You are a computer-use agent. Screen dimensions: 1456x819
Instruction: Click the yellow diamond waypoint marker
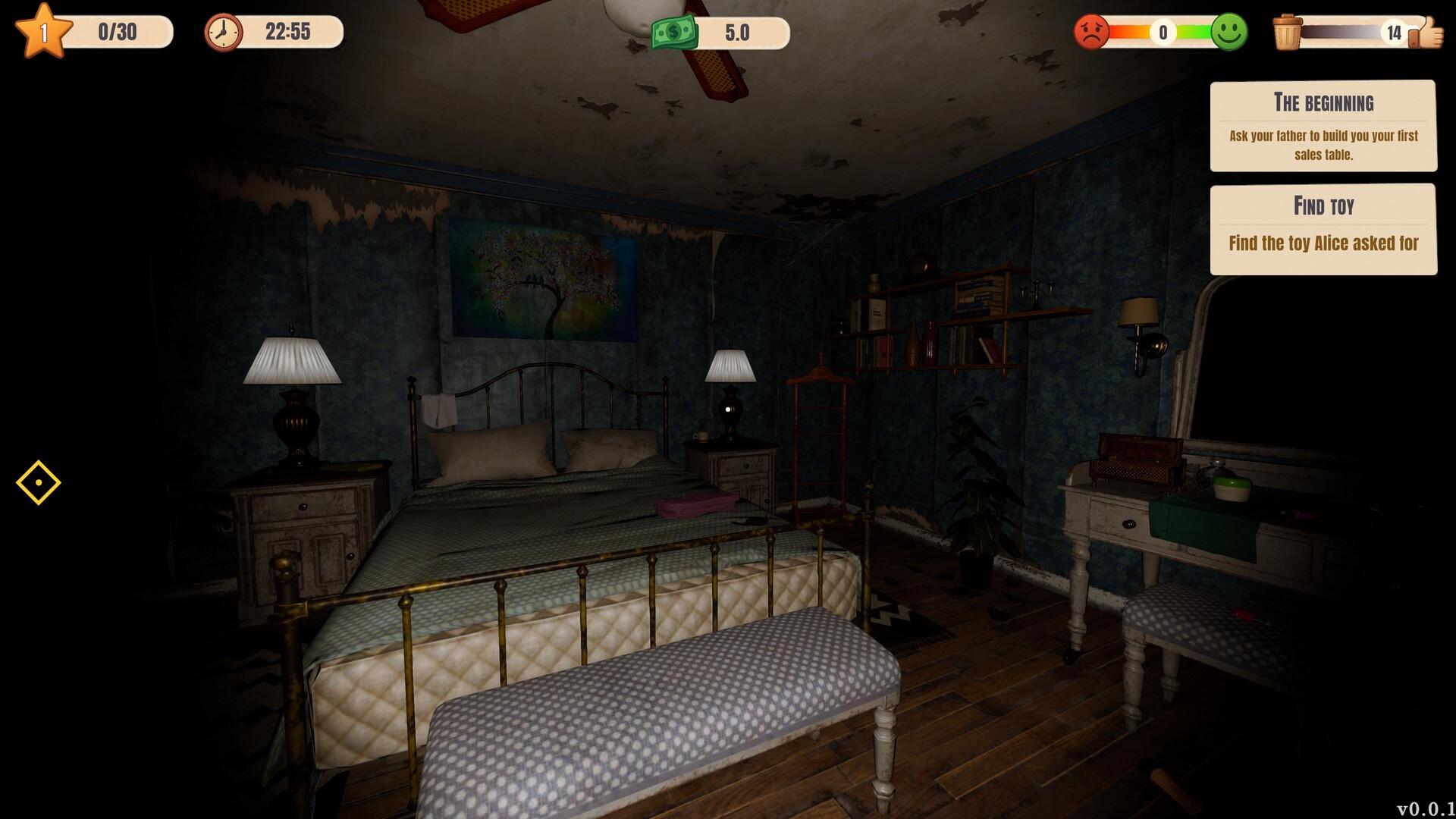[x=38, y=482]
